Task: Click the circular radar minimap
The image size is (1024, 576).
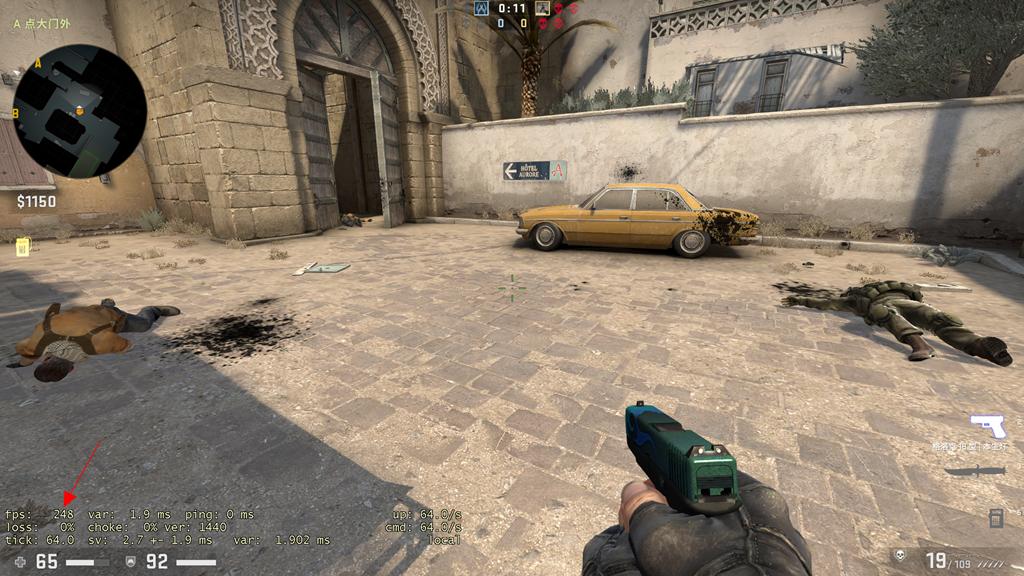Action: coord(80,111)
